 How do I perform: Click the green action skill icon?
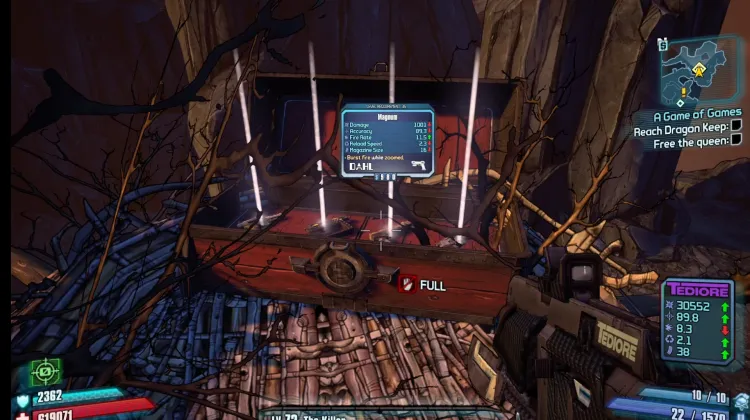45,372
